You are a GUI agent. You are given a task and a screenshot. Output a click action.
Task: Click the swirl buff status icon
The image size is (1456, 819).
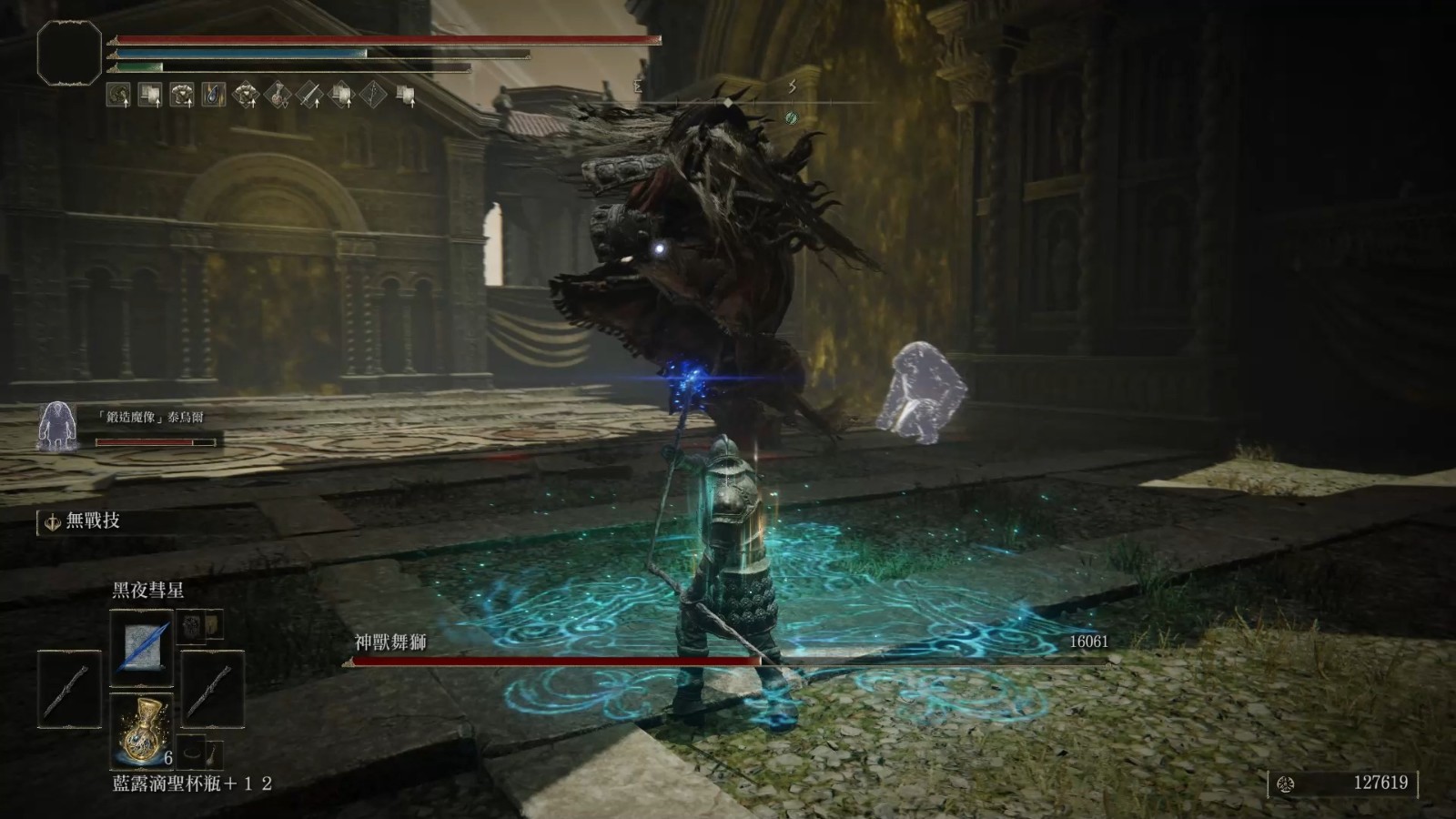[118, 95]
